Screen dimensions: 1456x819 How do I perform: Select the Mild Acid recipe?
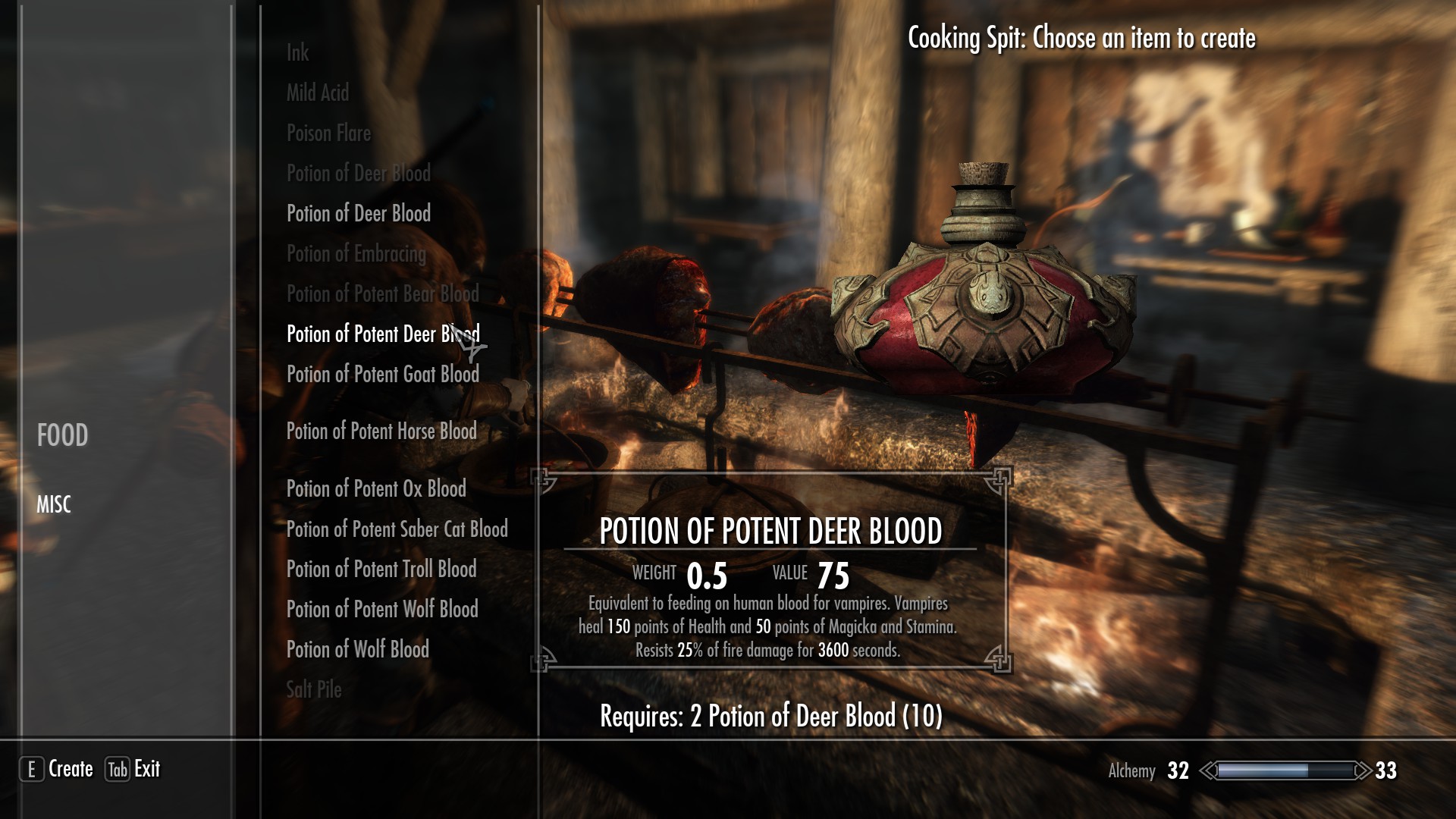[318, 93]
